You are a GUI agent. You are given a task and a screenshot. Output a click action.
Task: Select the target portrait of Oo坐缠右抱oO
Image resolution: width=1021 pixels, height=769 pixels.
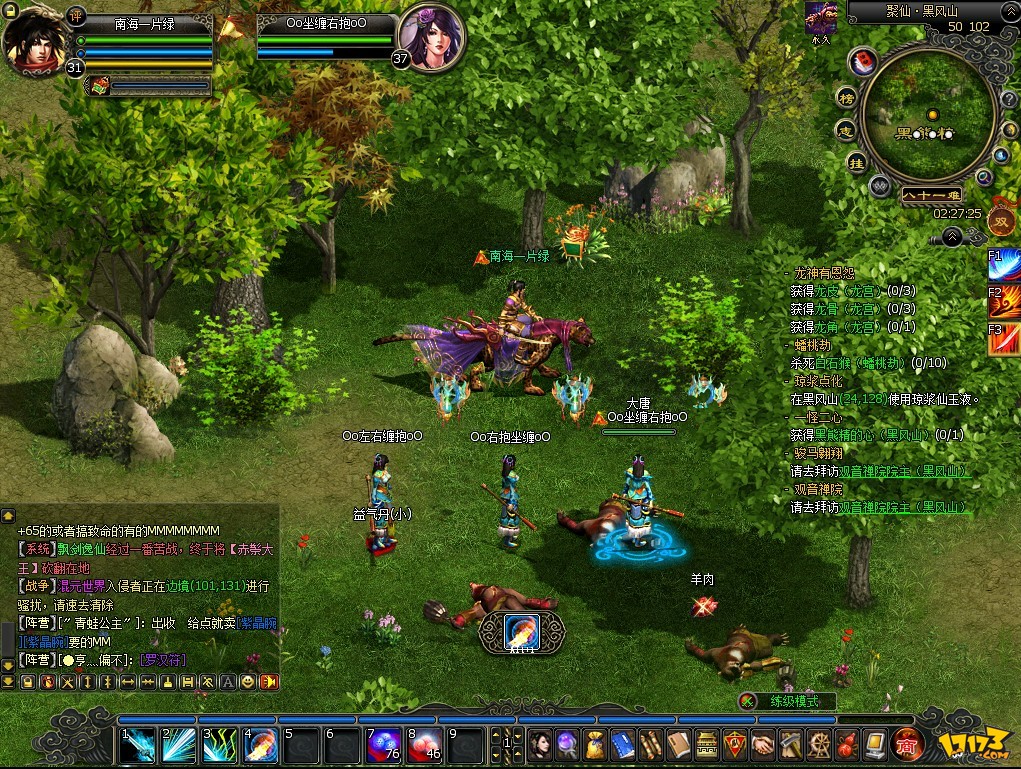(x=431, y=38)
